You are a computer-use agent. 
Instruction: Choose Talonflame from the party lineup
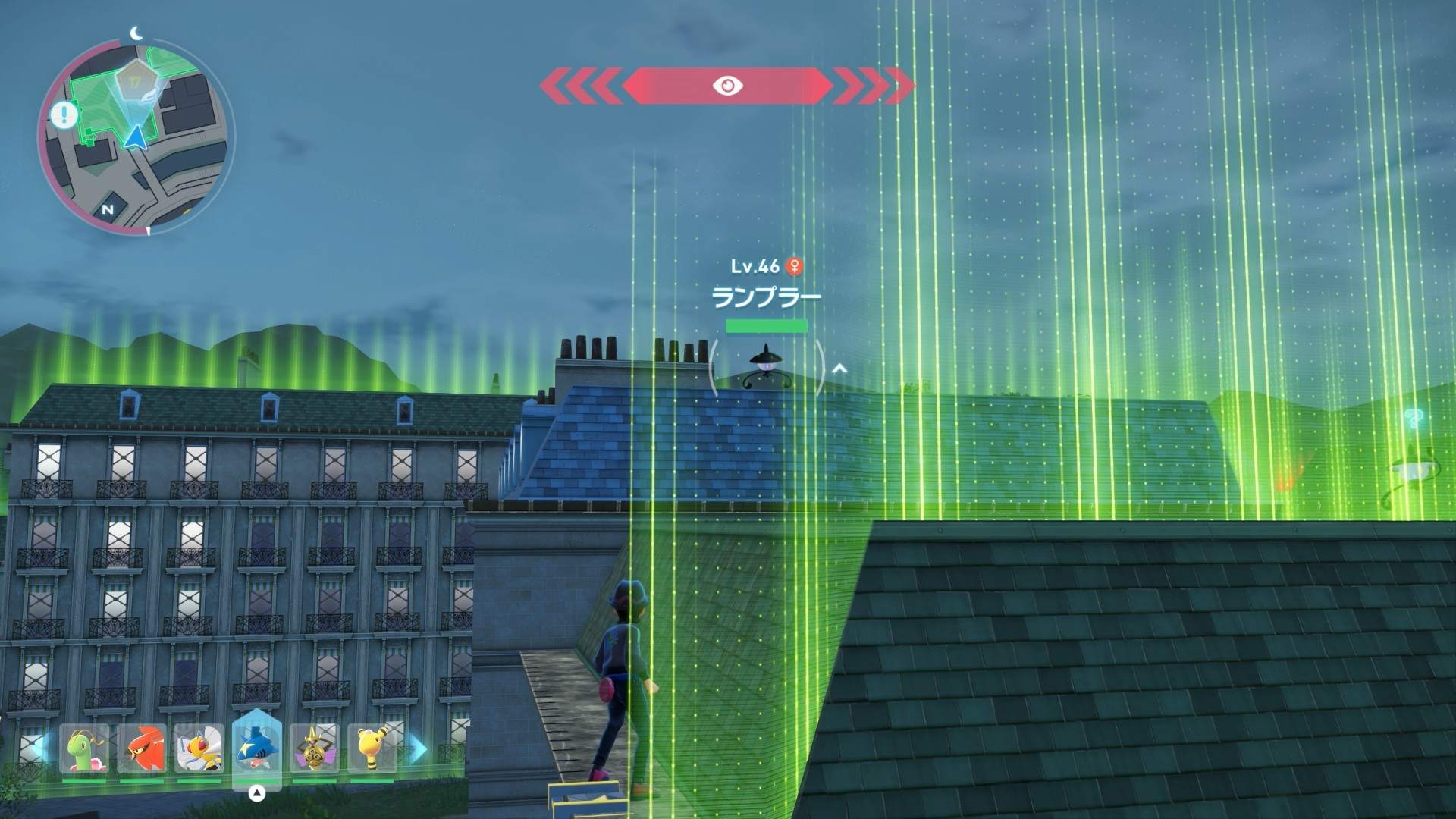pyautogui.click(x=142, y=748)
